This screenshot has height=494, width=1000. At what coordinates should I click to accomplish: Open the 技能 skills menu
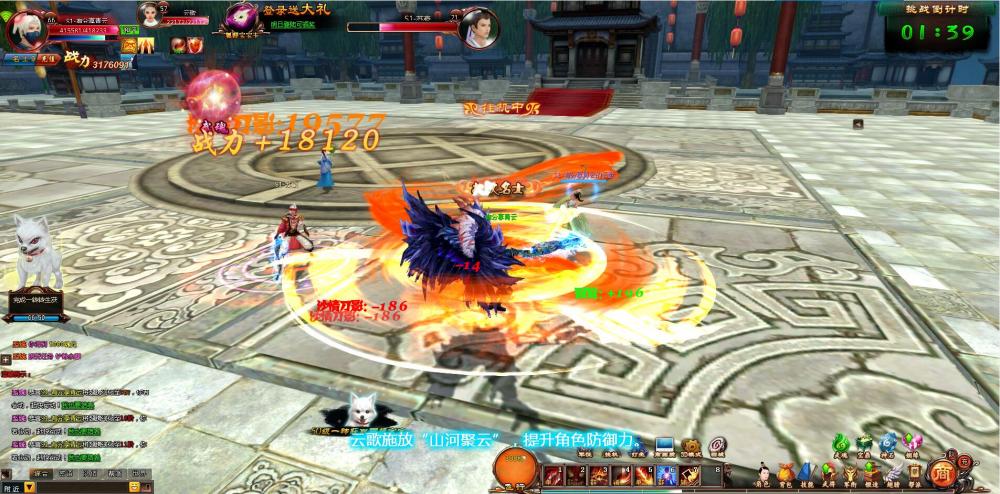tap(806, 471)
